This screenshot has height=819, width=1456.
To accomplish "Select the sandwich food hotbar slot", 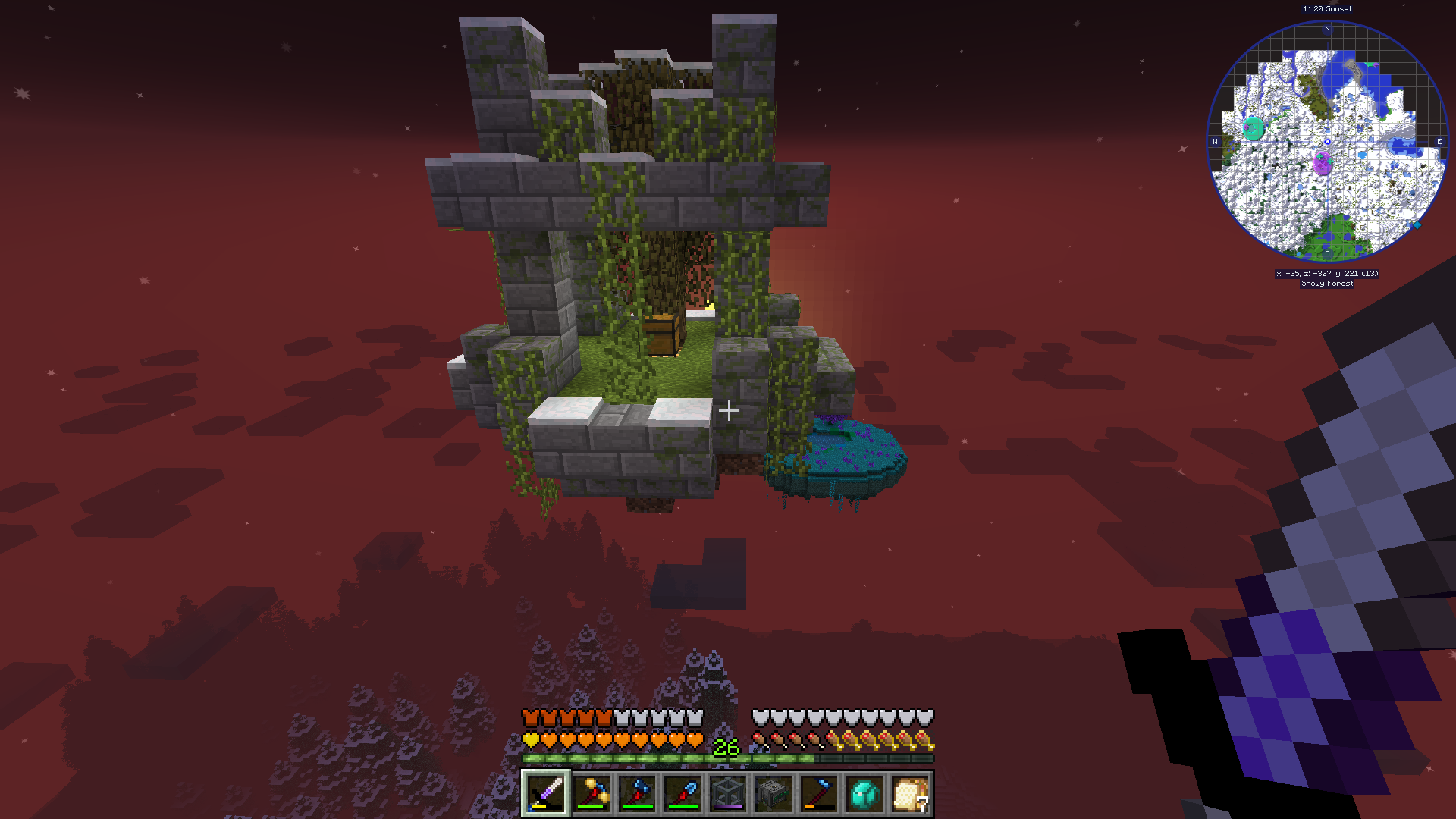I will (910, 794).
